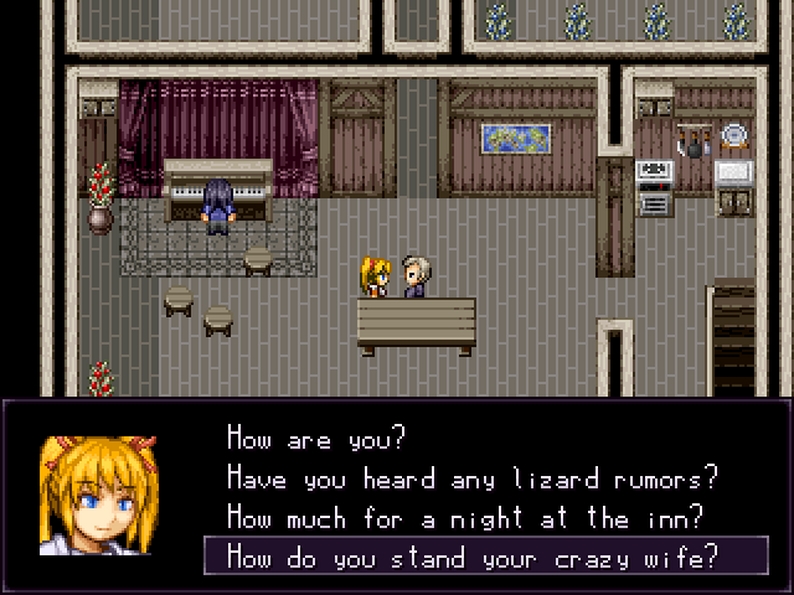Ask "Have you heard any lizard rumors?"
Viewport: 794px width, 595px height.
coord(472,477)
